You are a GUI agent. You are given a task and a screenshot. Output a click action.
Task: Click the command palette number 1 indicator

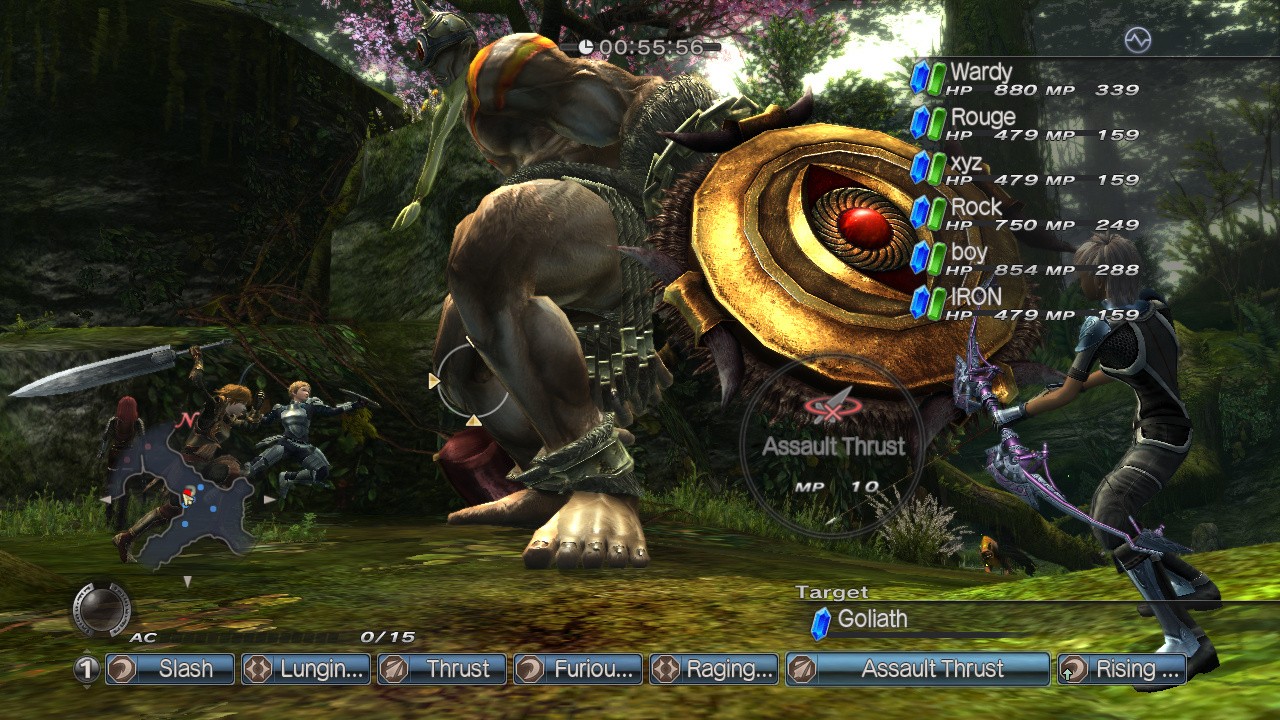[87, 669]
